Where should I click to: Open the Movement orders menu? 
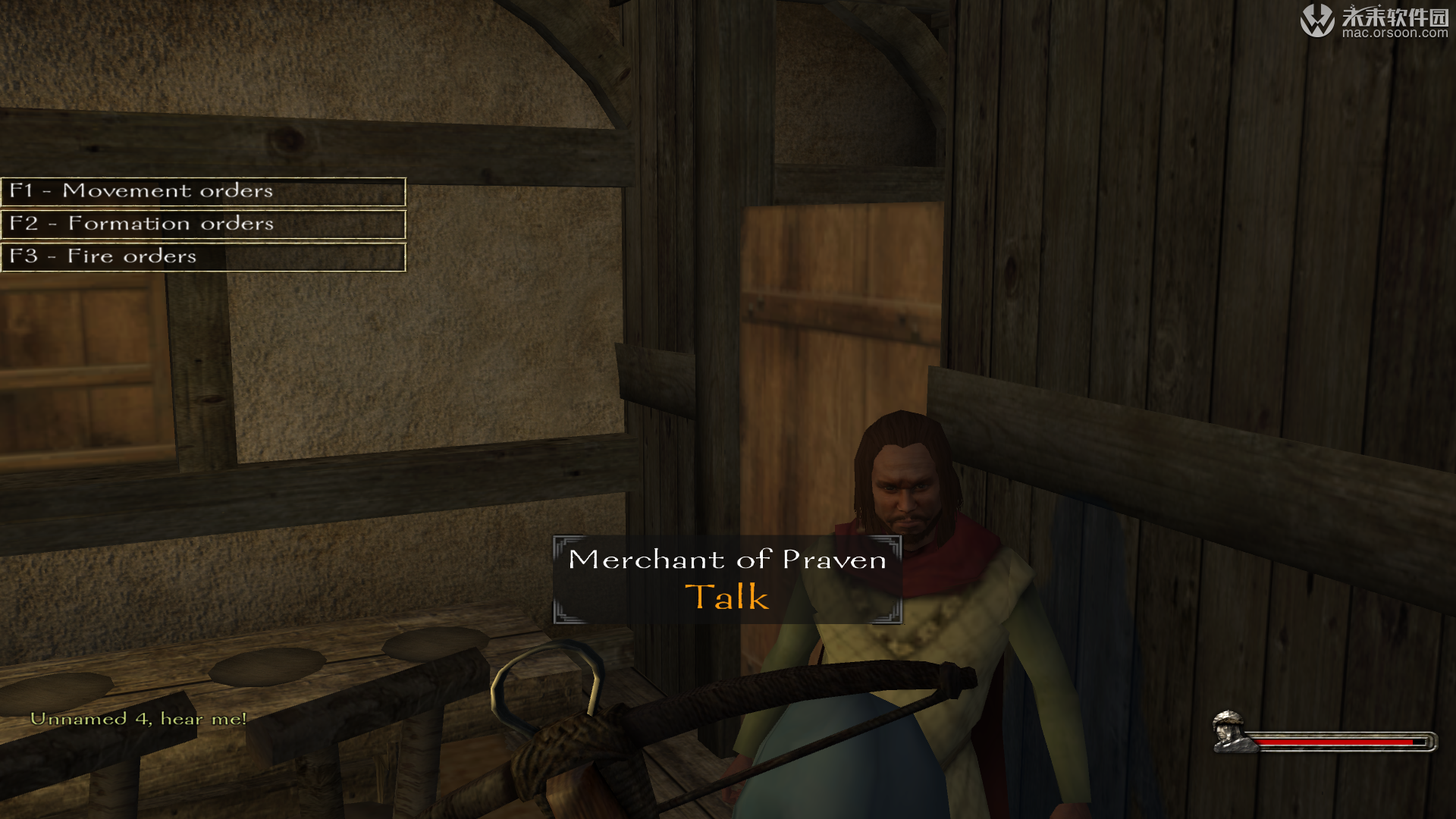[202, 191]
